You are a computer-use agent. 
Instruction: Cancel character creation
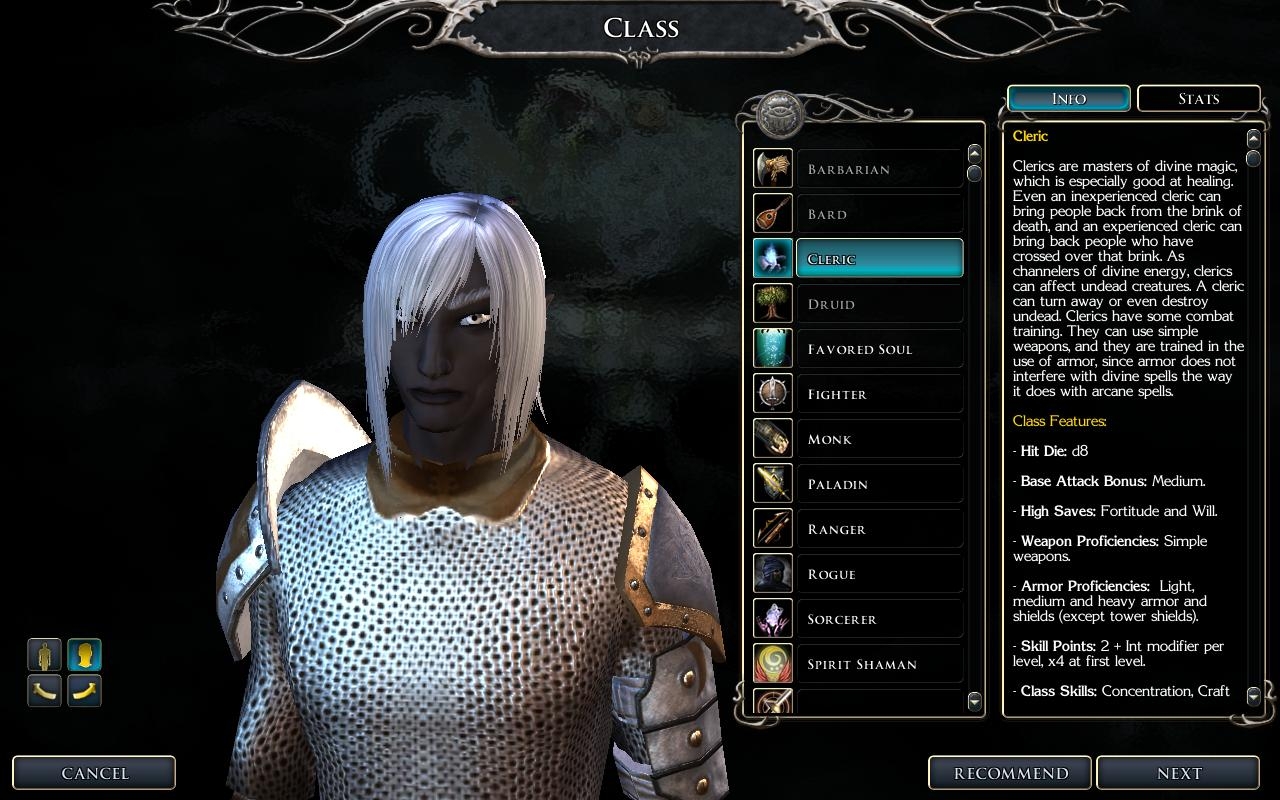[x=95, y=773]
